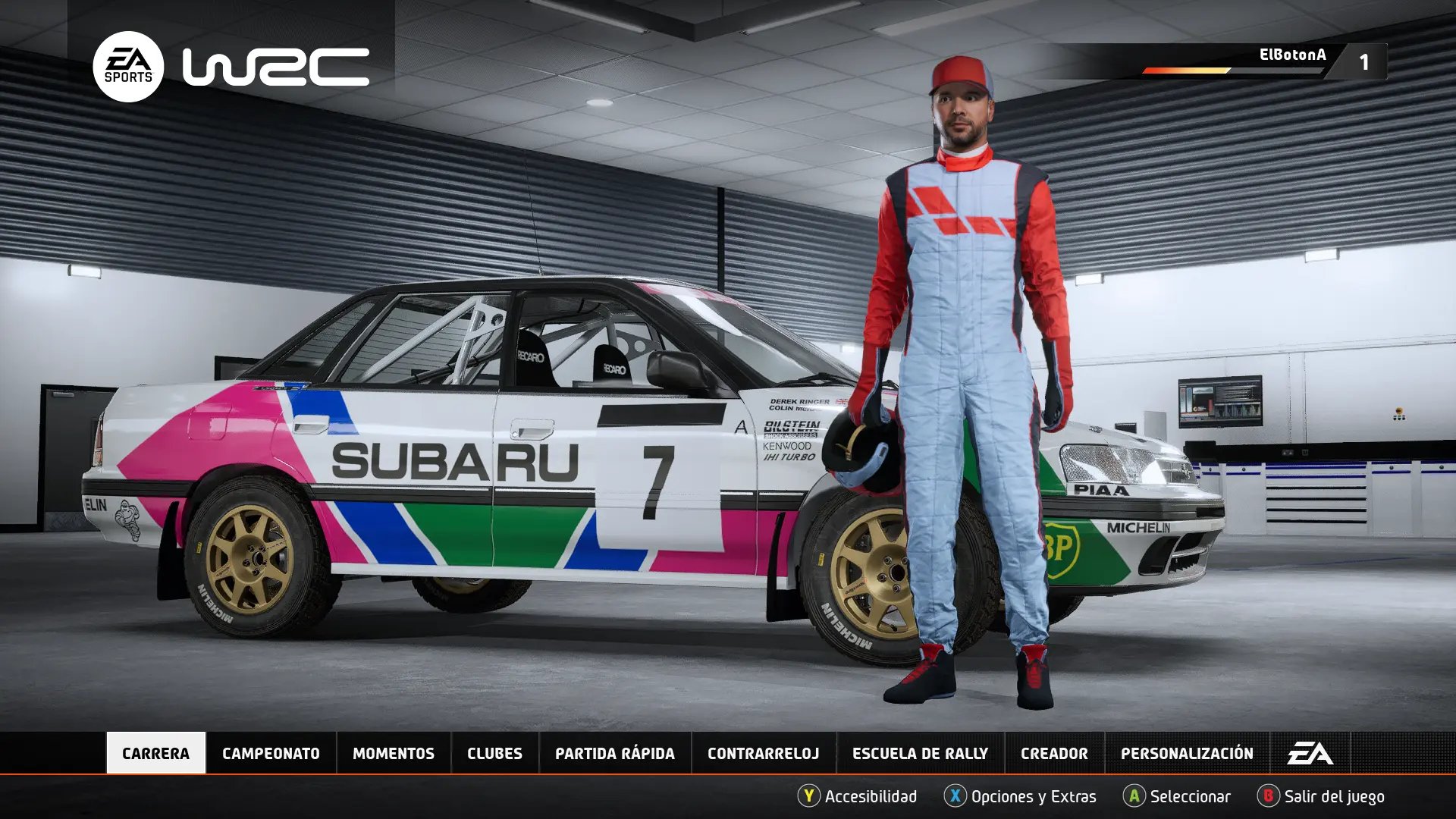Open Accesibilidad settings
Screen dimensions: 1456x819
tap(858, 796)
